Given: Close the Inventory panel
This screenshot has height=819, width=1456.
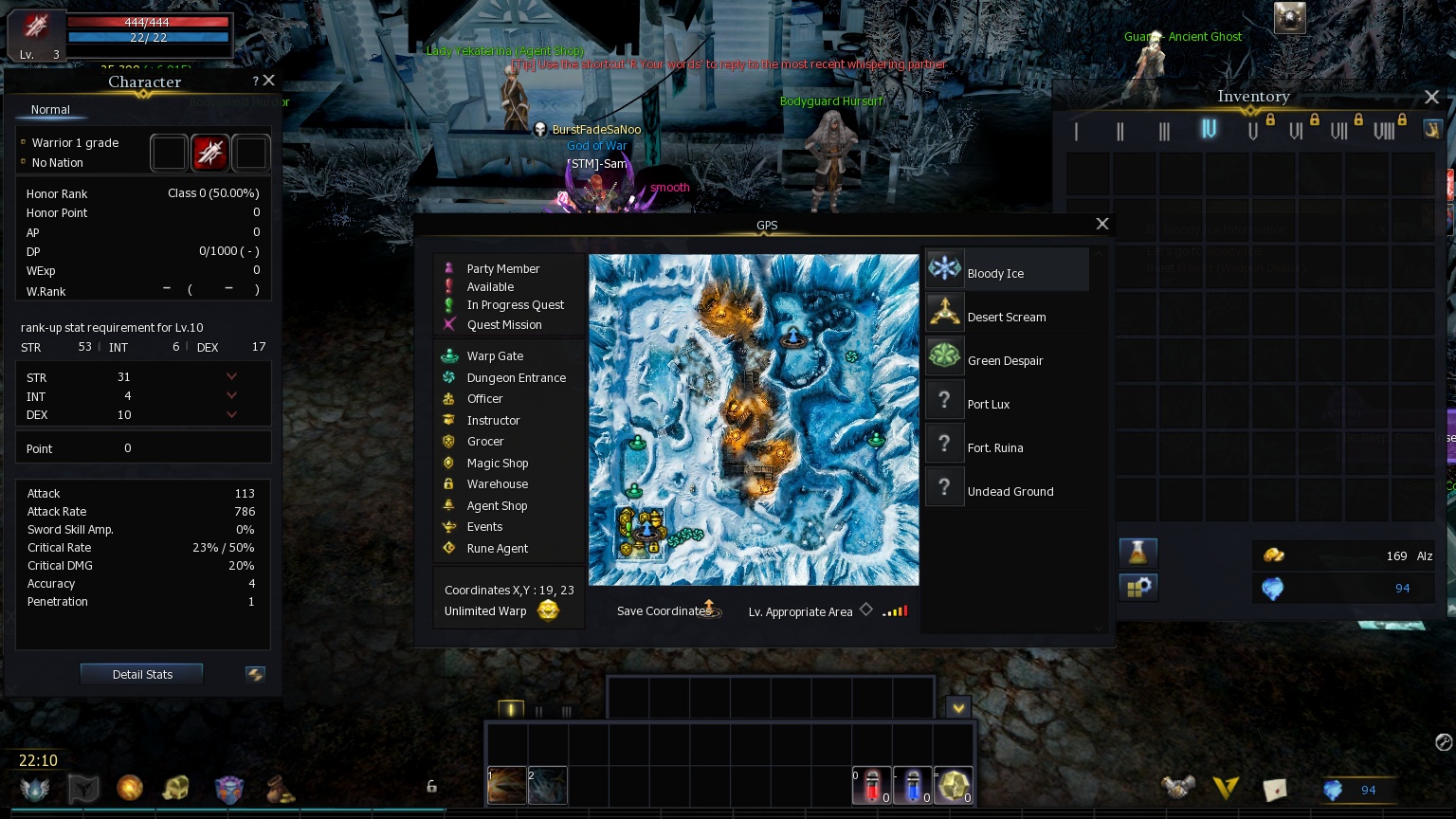Looking at the screenshot, I should [1431, 97].
